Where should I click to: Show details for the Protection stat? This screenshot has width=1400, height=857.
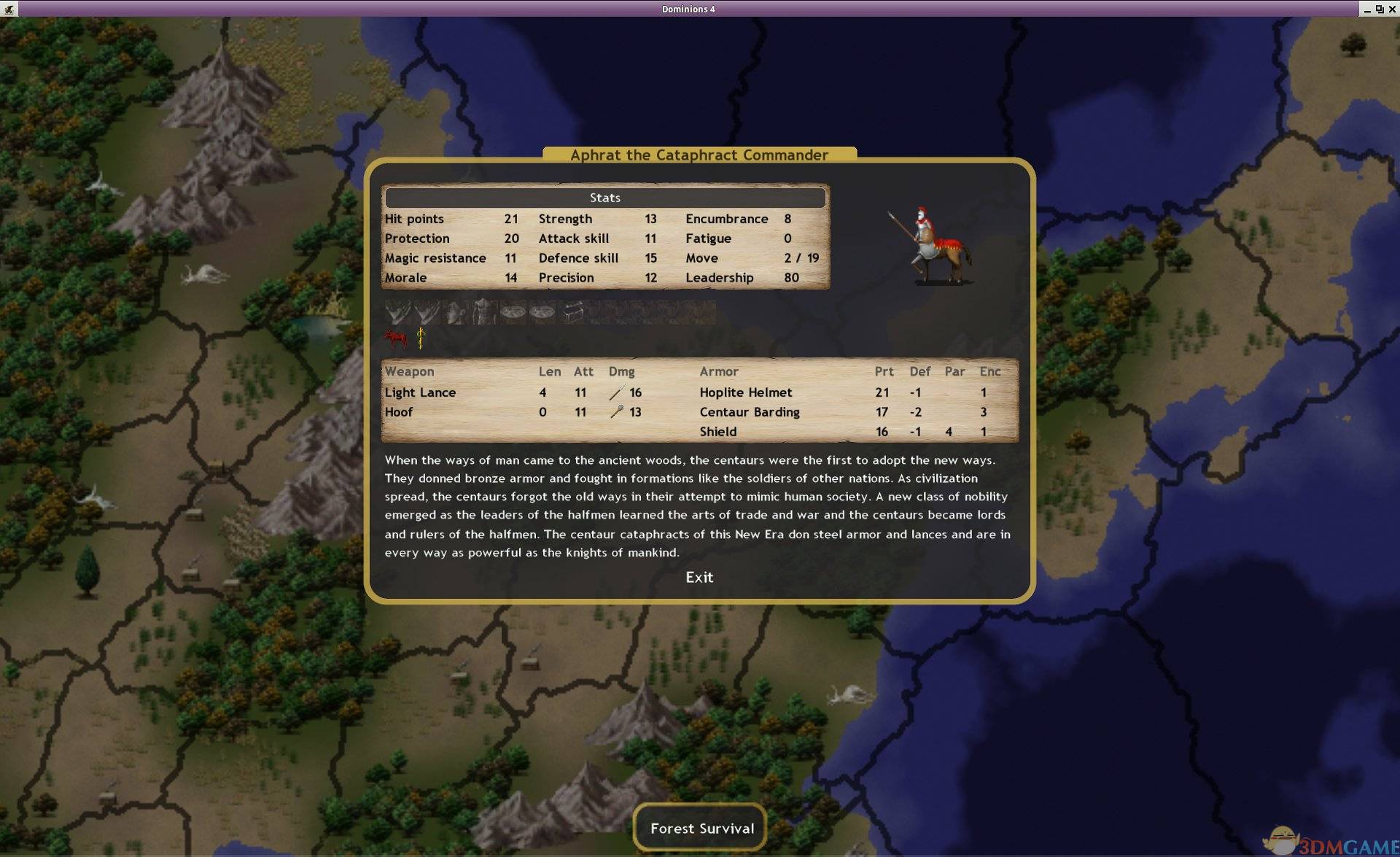pos(417,239)
